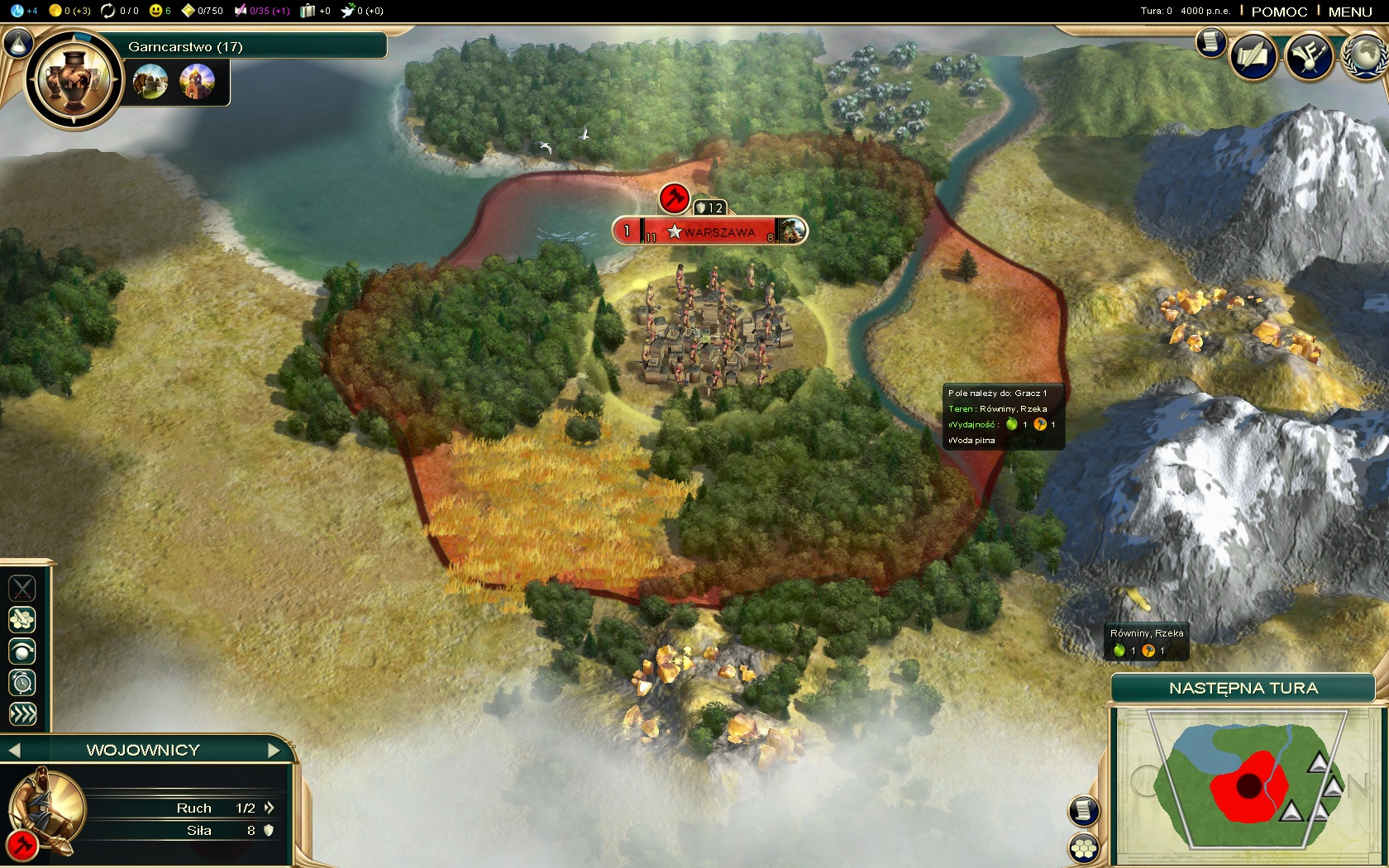Click the Następna Tura button
The width and height of the screenshot is (1389, 868).
1243,689
